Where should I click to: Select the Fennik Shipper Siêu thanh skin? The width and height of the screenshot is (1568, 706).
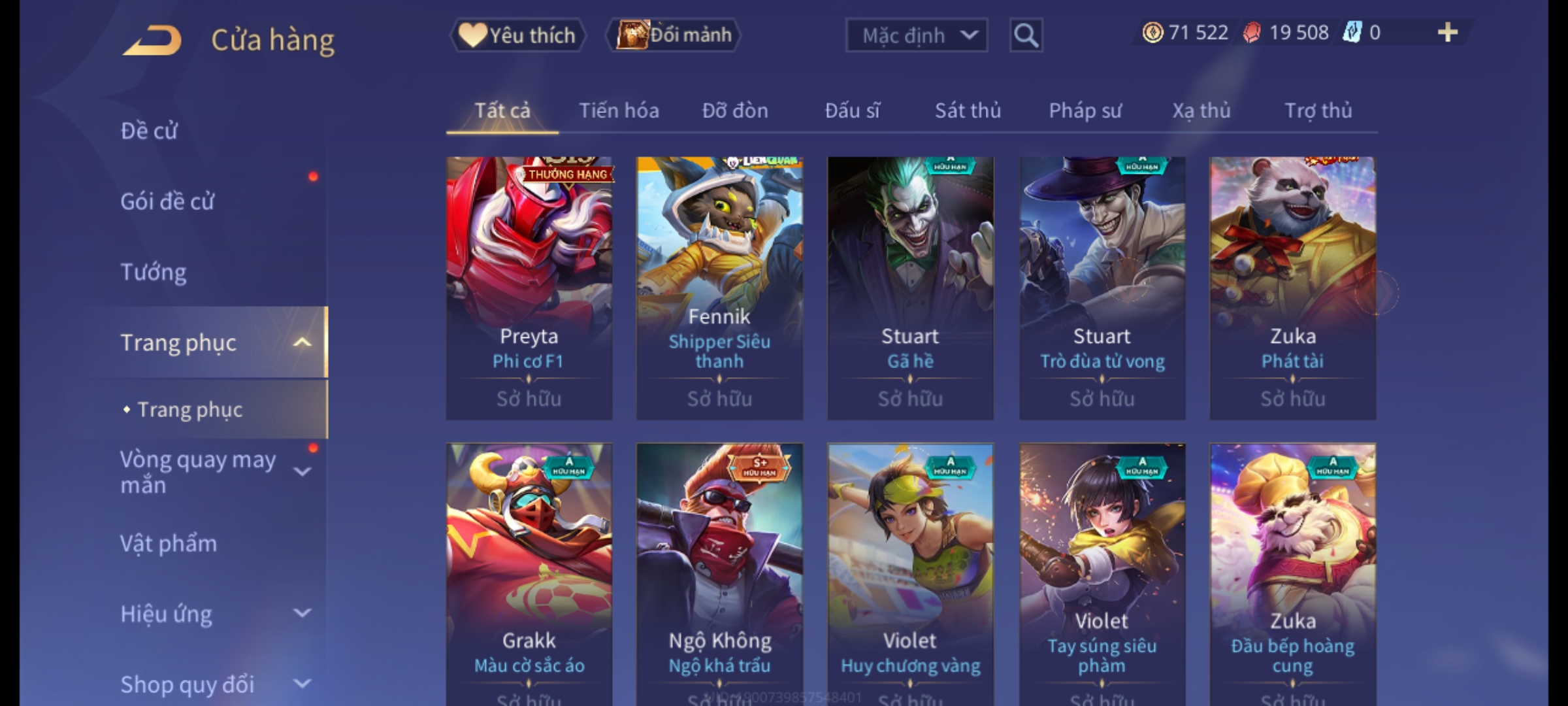[x=719, y=288]
